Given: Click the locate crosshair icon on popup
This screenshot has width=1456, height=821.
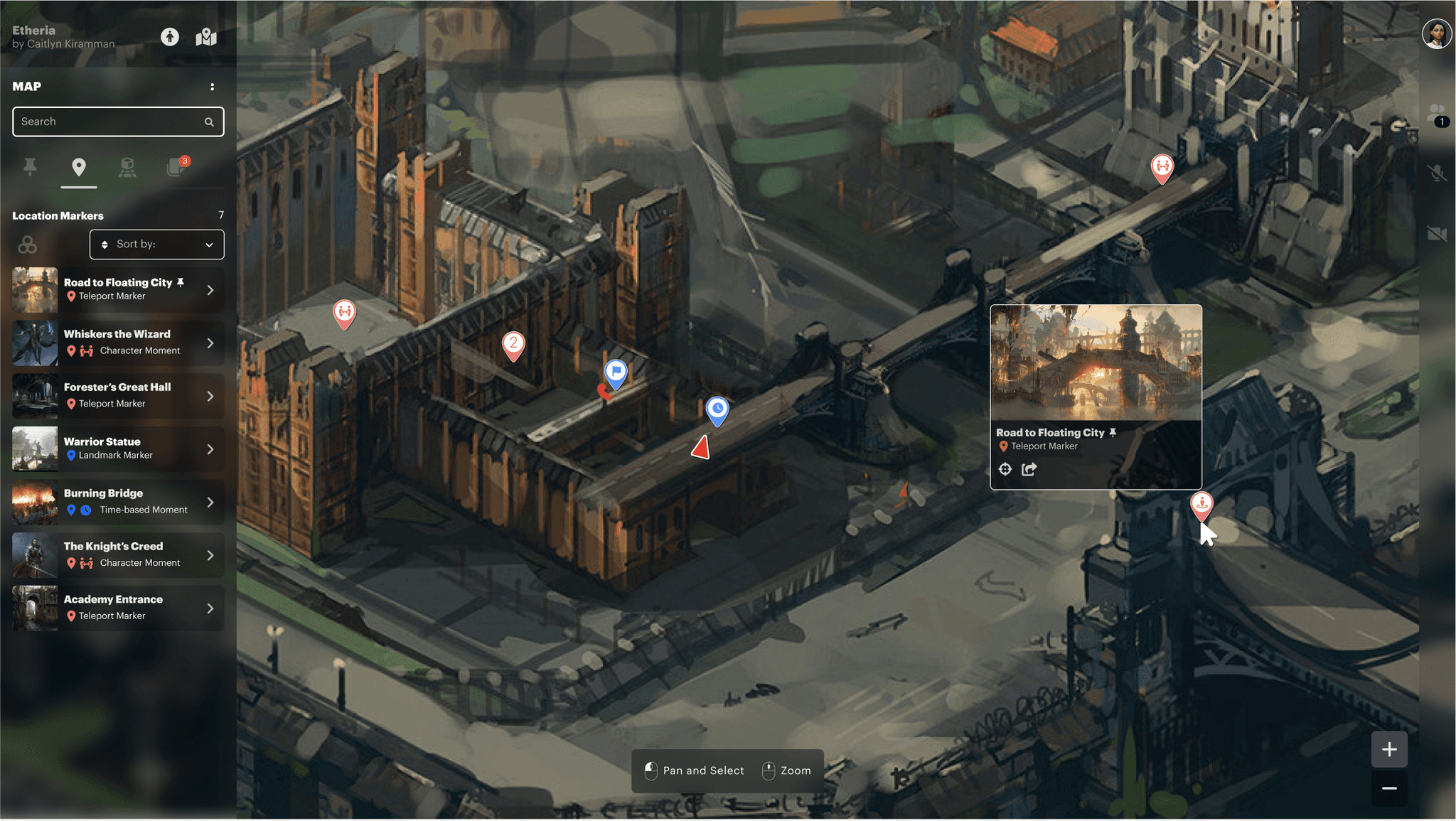Looking at the screenshot, I should click(1005, 469).
